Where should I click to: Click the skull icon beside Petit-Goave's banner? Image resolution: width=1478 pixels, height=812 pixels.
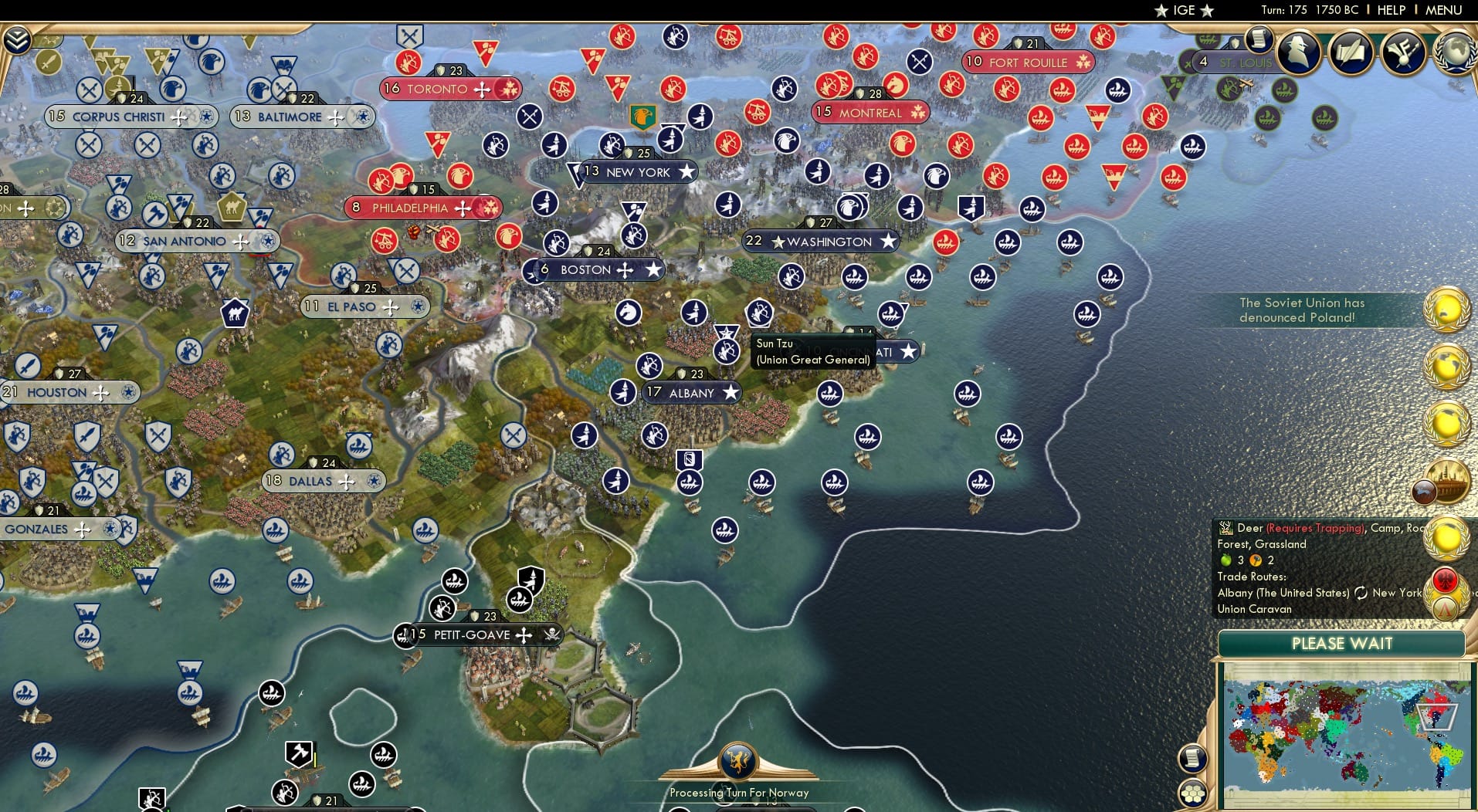(551, 634)
